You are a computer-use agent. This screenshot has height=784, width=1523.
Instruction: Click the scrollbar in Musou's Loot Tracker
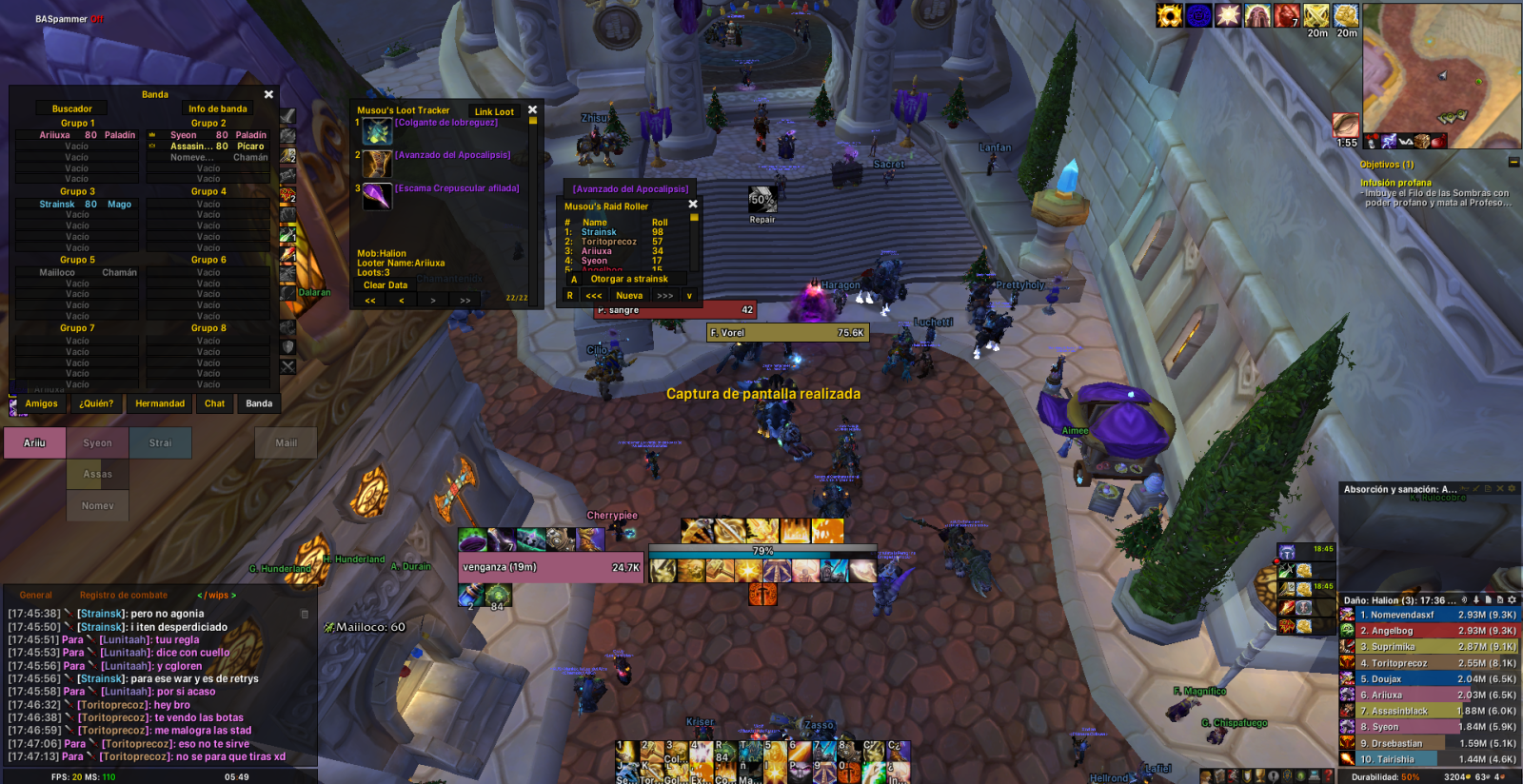pos(532,122)
